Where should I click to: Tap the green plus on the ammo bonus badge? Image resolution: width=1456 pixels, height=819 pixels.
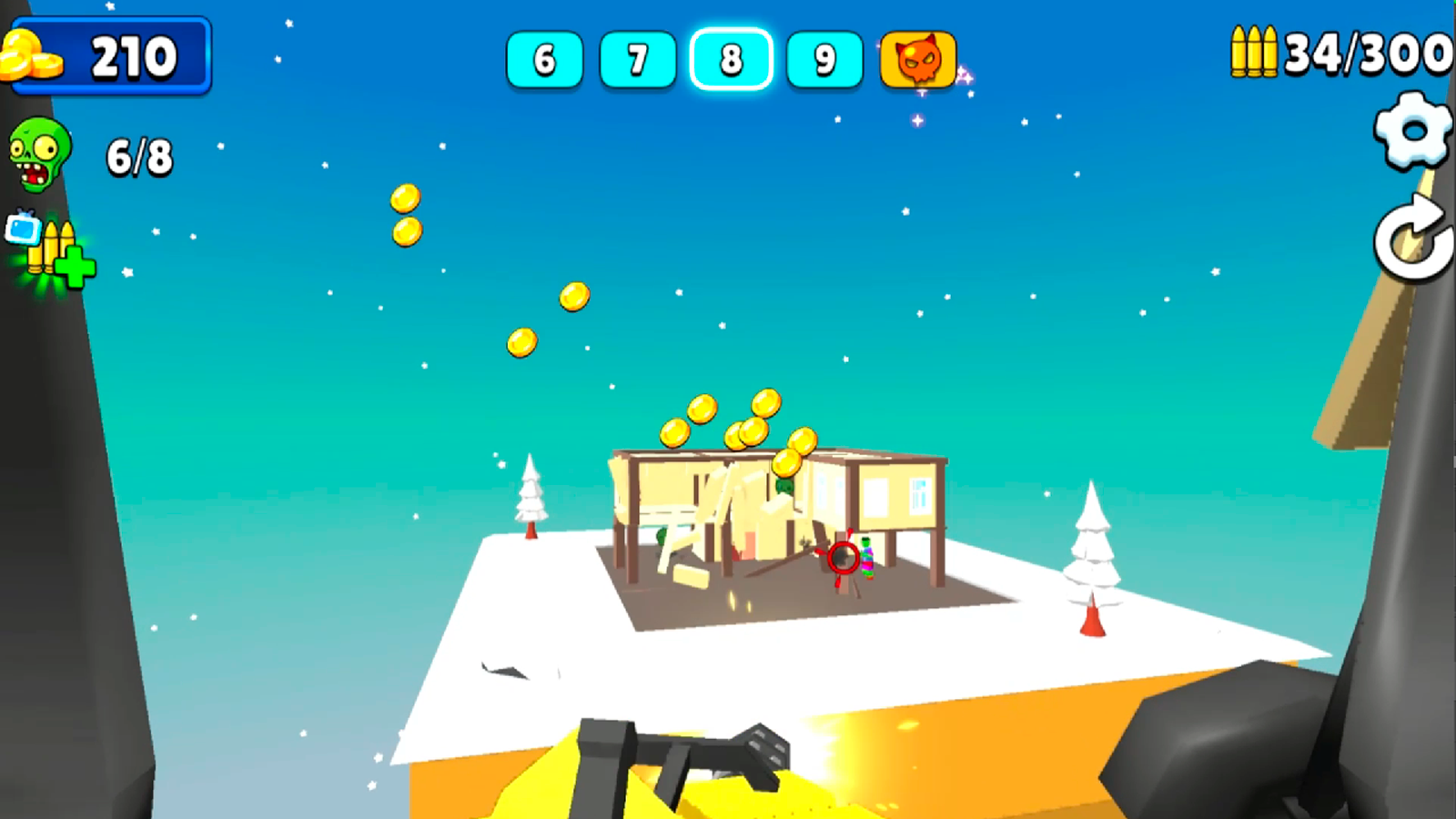click(x=76, y=267)
